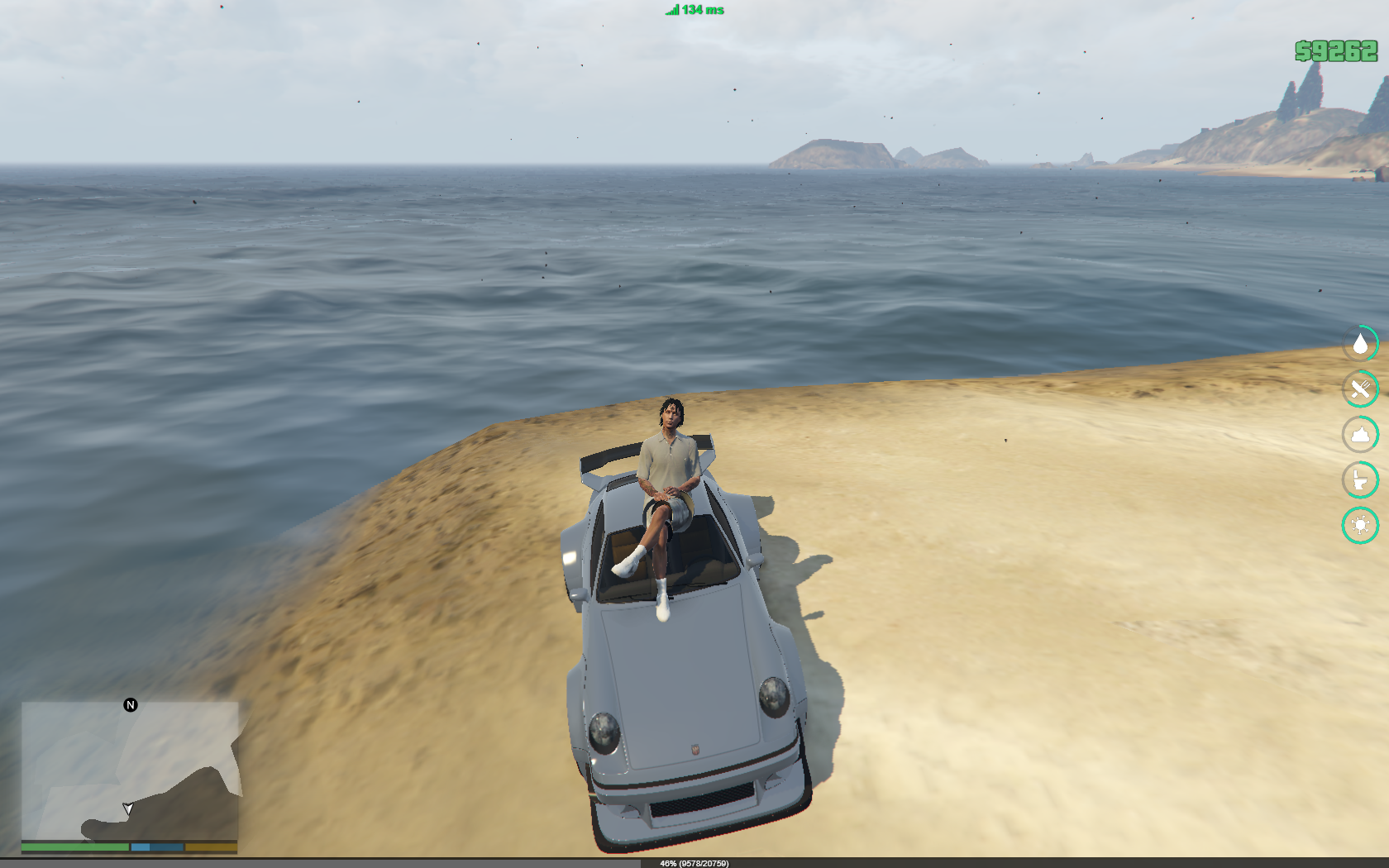Select the poop status icon
The image size is (1389, 868).
(x=1360, y=434)
